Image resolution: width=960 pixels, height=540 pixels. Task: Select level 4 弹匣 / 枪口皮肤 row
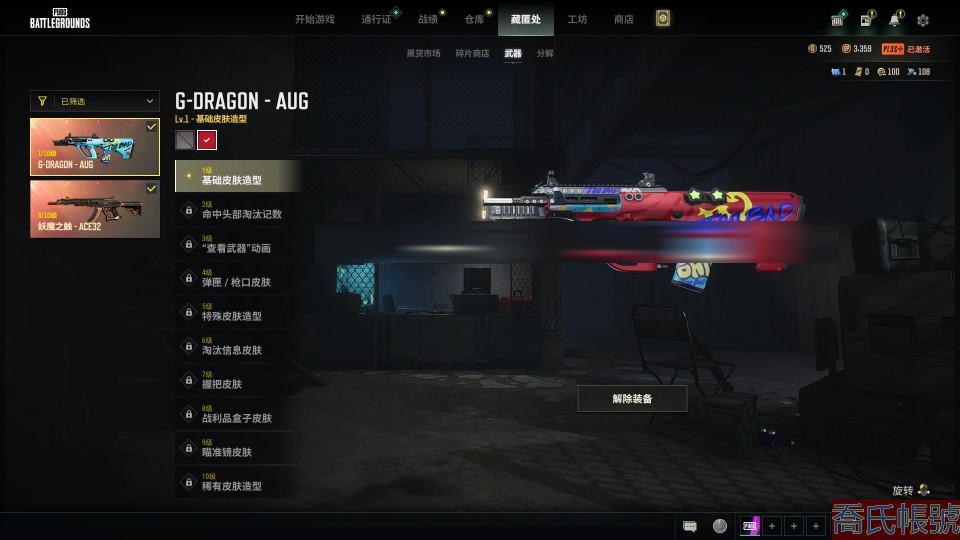(238, 278)
